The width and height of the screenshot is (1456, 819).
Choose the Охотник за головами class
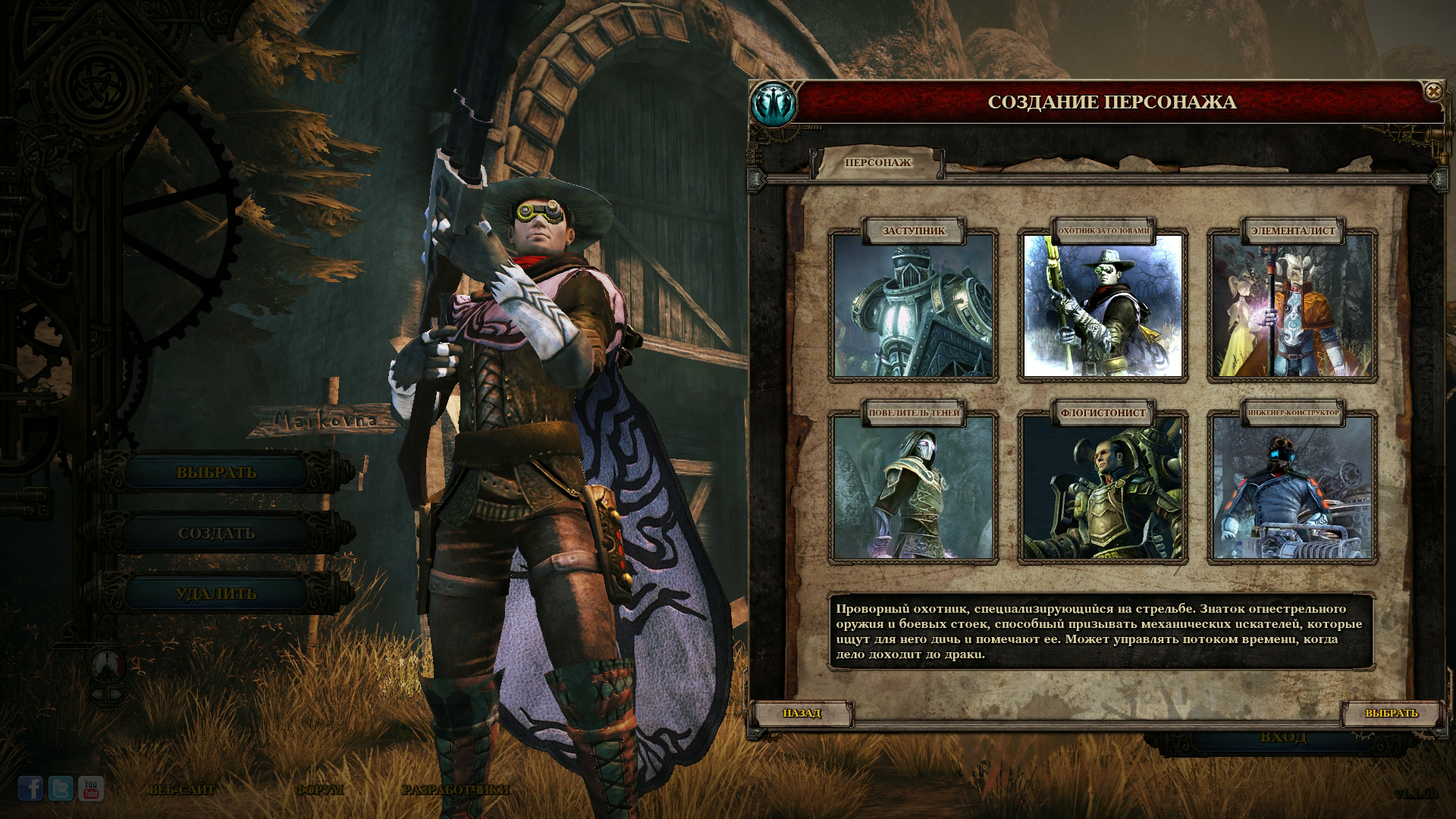[1103, 305]
